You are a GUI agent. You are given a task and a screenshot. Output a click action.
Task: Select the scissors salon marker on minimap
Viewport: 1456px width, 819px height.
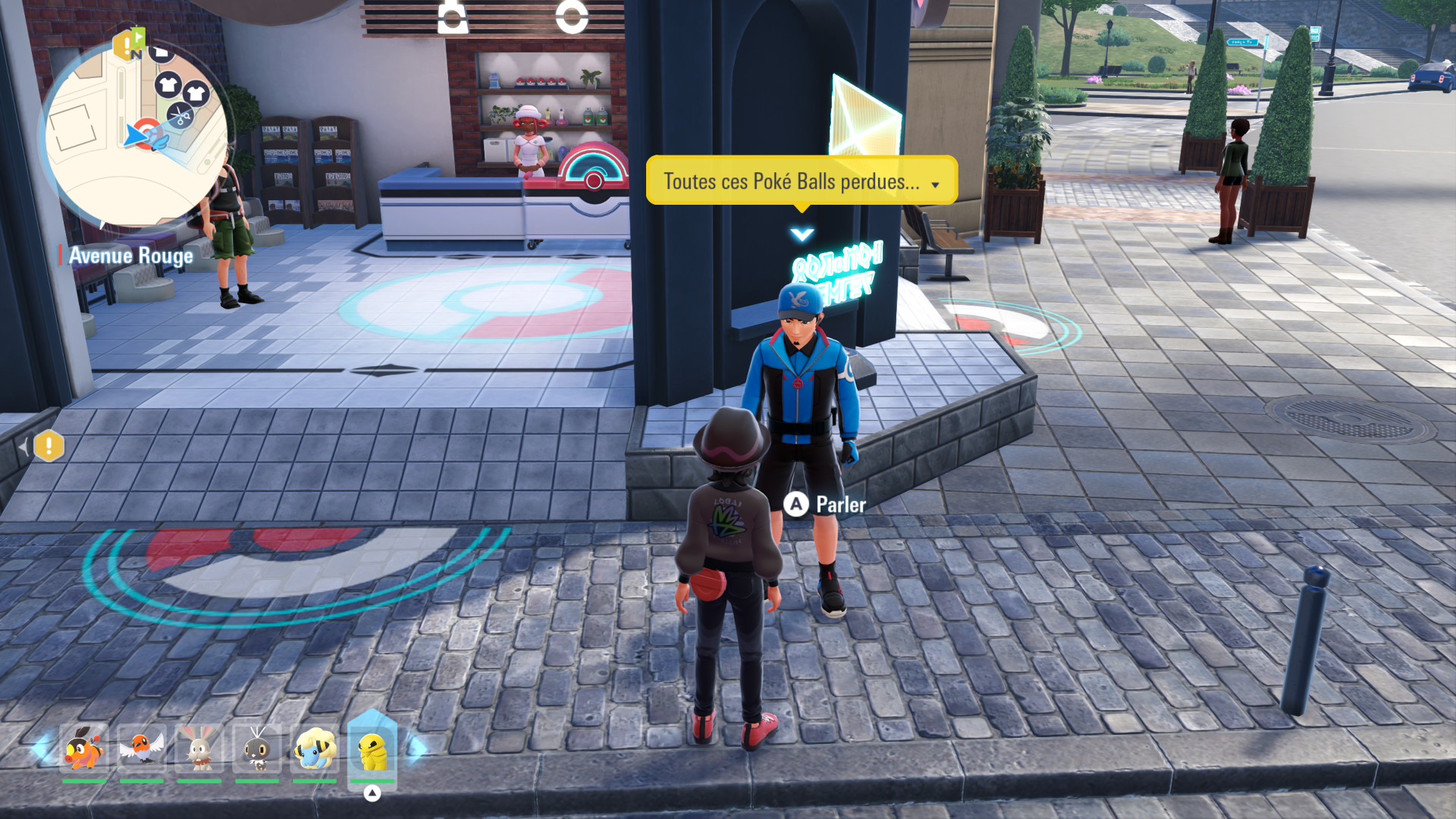pyautogui.click(x=180, y=116)
